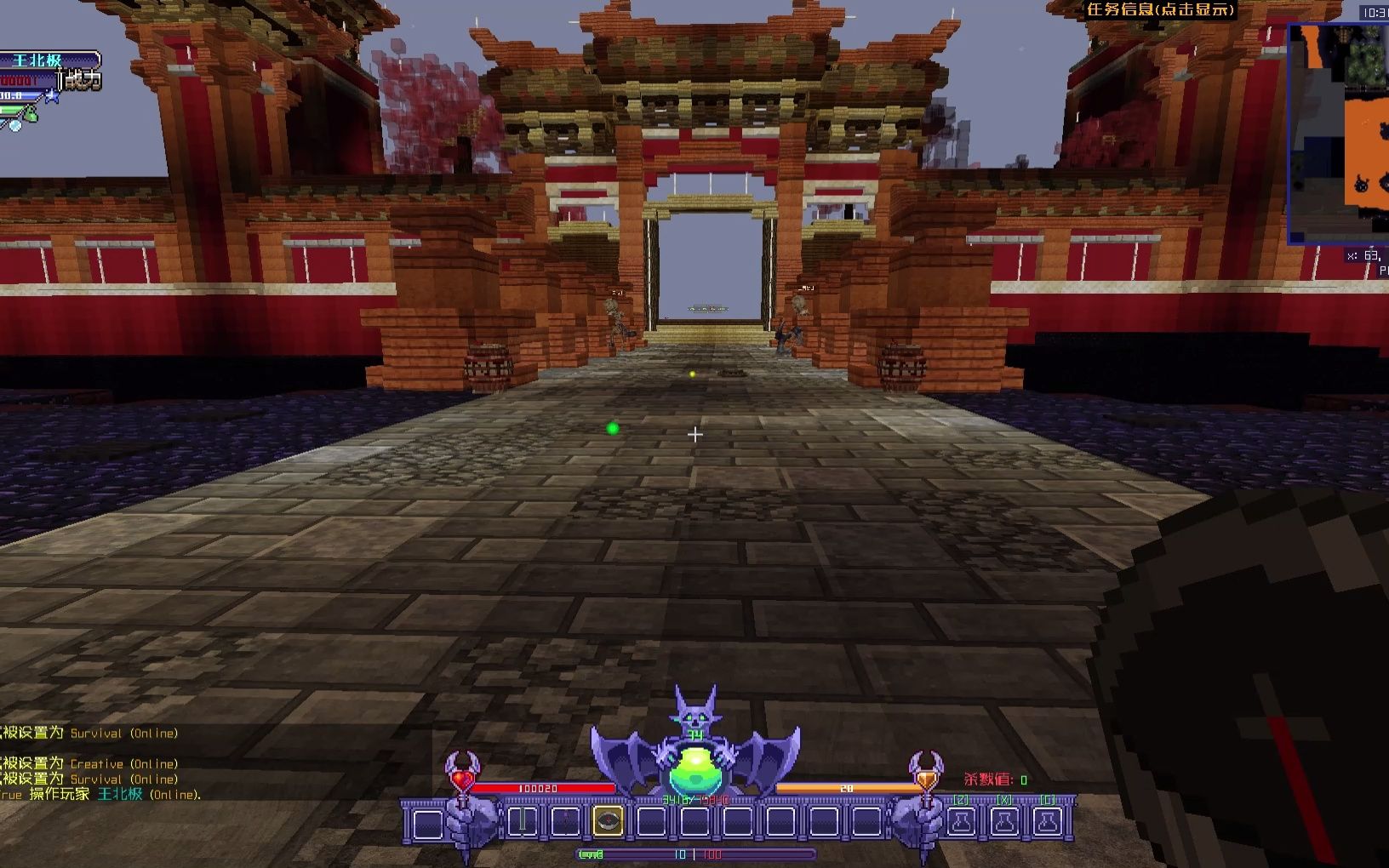Click the figurine item in the second hotbar slot
This screenshot has height=868, width=1389.
pos(565,819)
